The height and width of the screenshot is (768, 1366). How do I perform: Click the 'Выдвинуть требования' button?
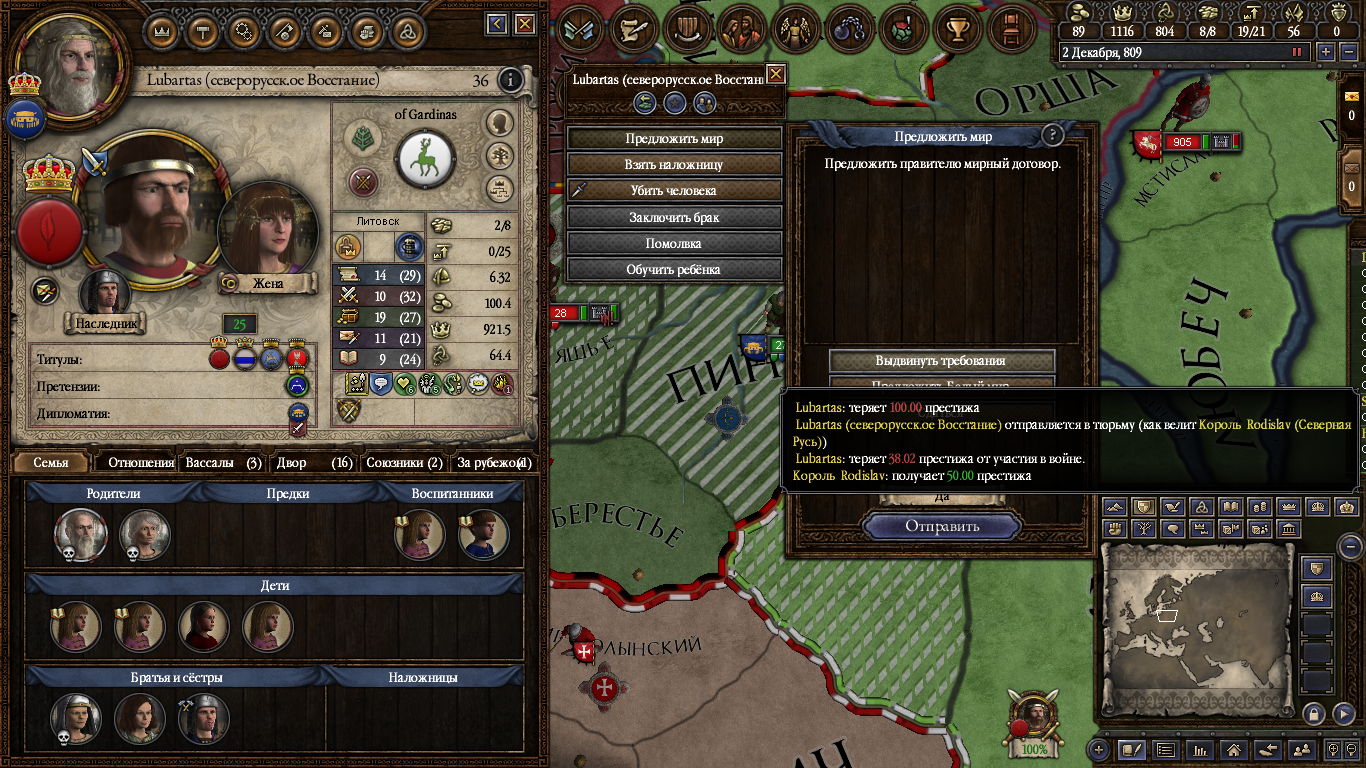[x=941, y=360]
